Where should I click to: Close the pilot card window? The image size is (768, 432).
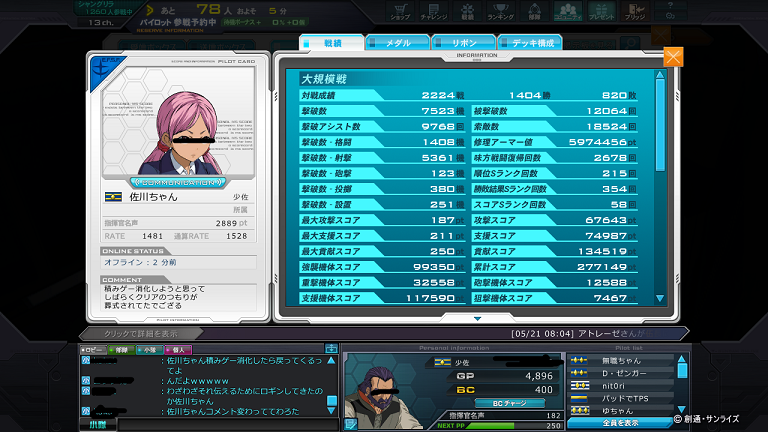point(673,57)
